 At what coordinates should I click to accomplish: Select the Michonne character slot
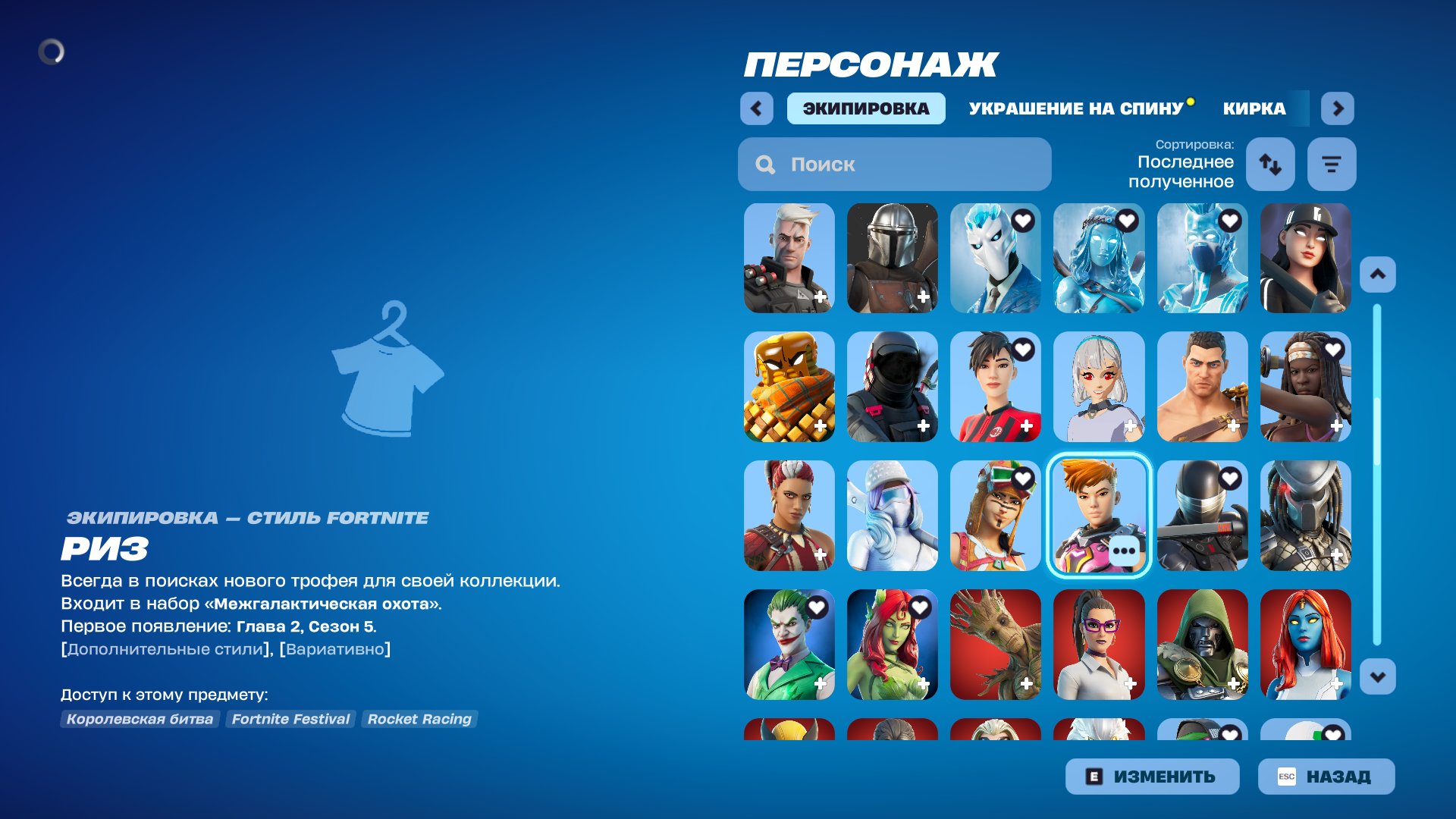1306,387
